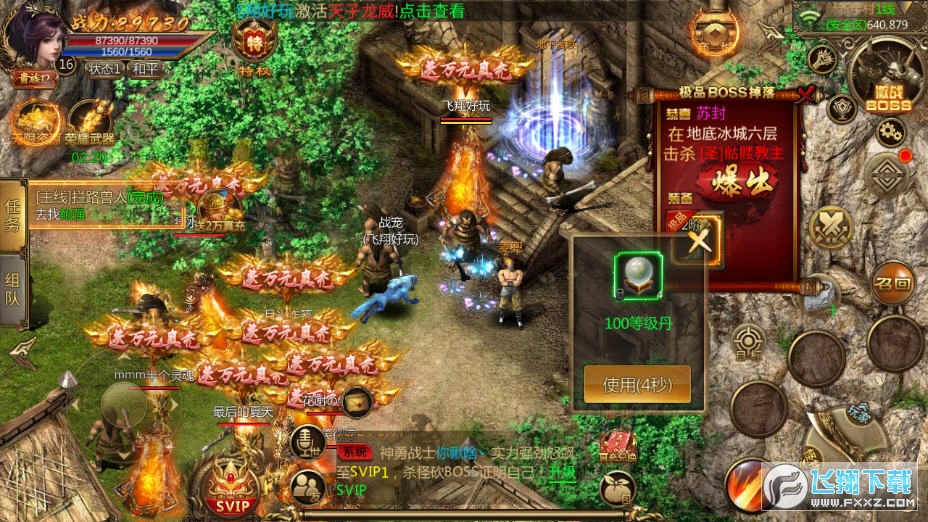Switch to the 组队 team tab
928x522 pixels.
(12, 294)
